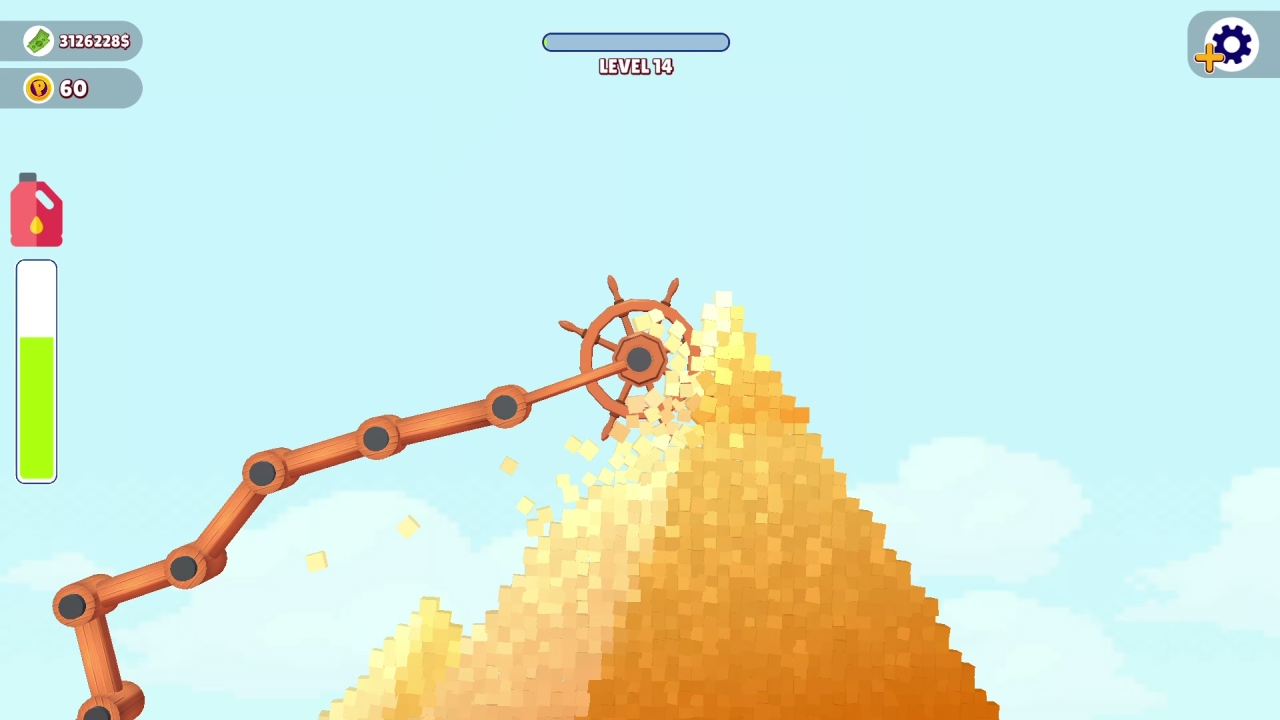
Task: Open the settings panel options
Action: pos(1230,42)
